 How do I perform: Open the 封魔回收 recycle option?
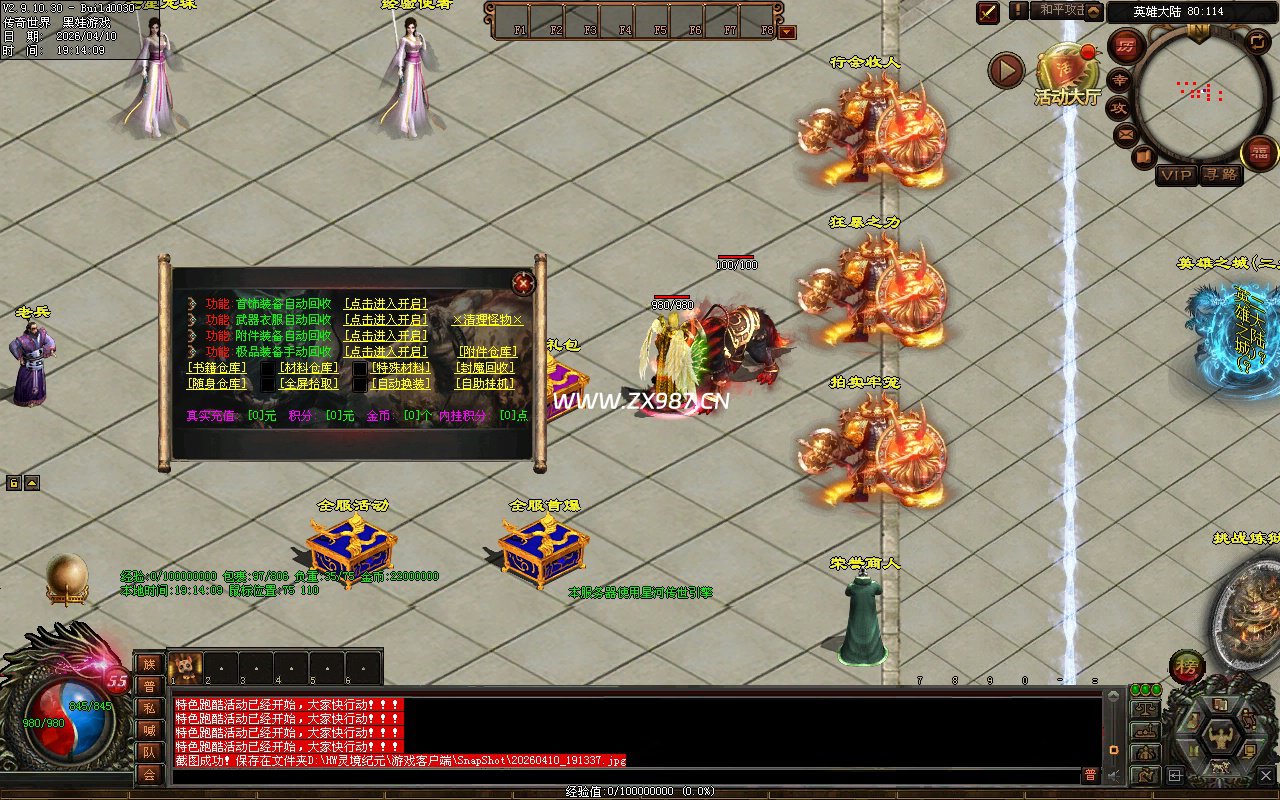click(x=487, y=368)
